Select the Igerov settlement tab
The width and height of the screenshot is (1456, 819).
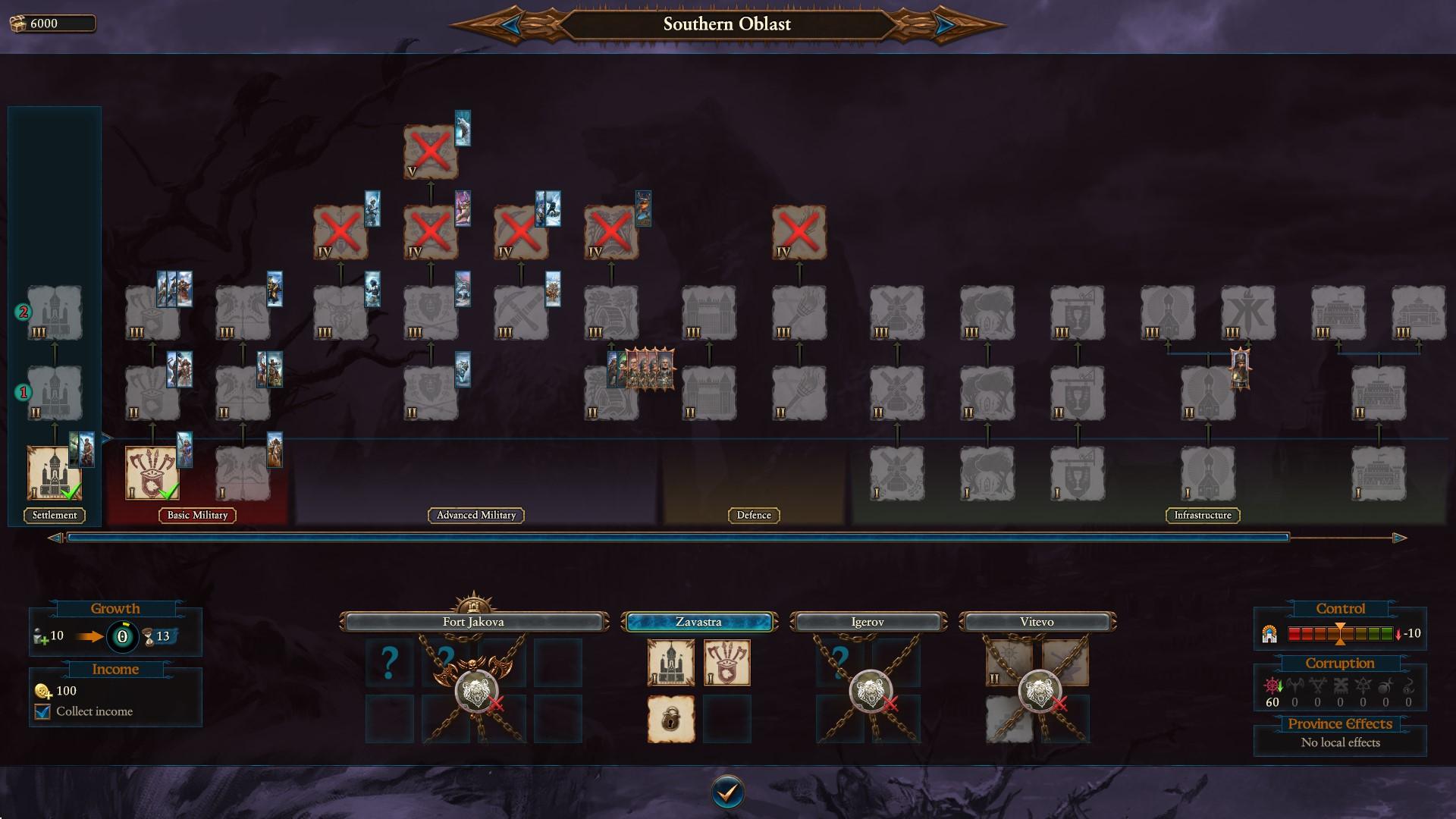click(868, 622)
